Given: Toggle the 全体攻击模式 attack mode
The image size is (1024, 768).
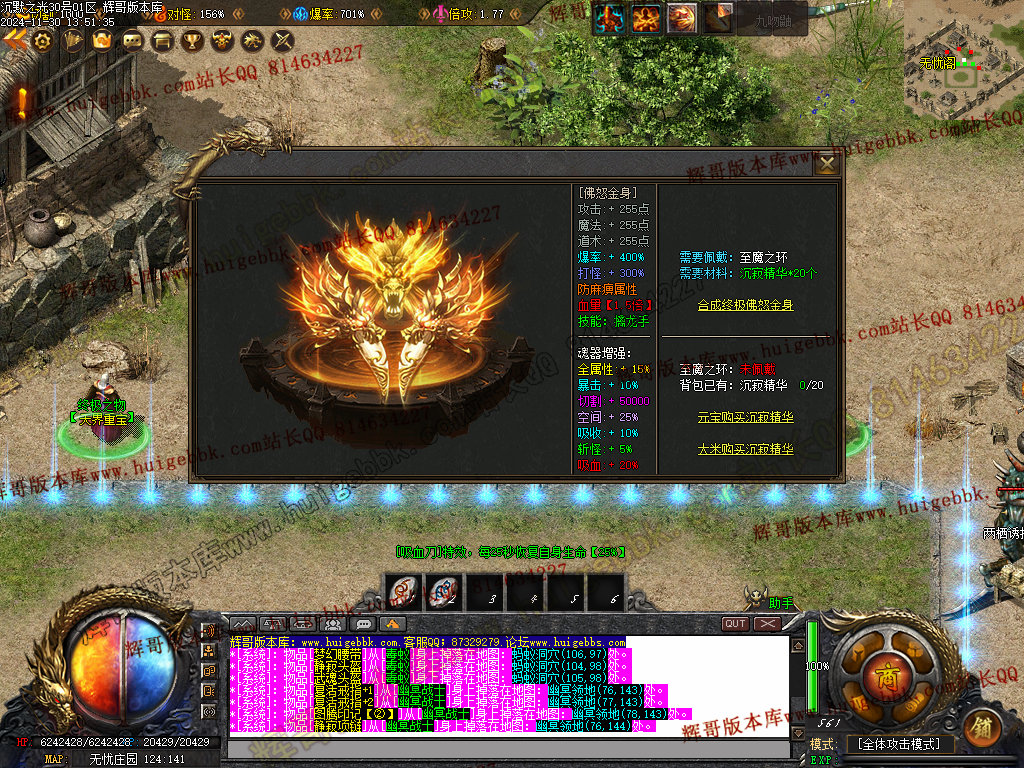Looking at the screenshot, I should coord(899,744).
